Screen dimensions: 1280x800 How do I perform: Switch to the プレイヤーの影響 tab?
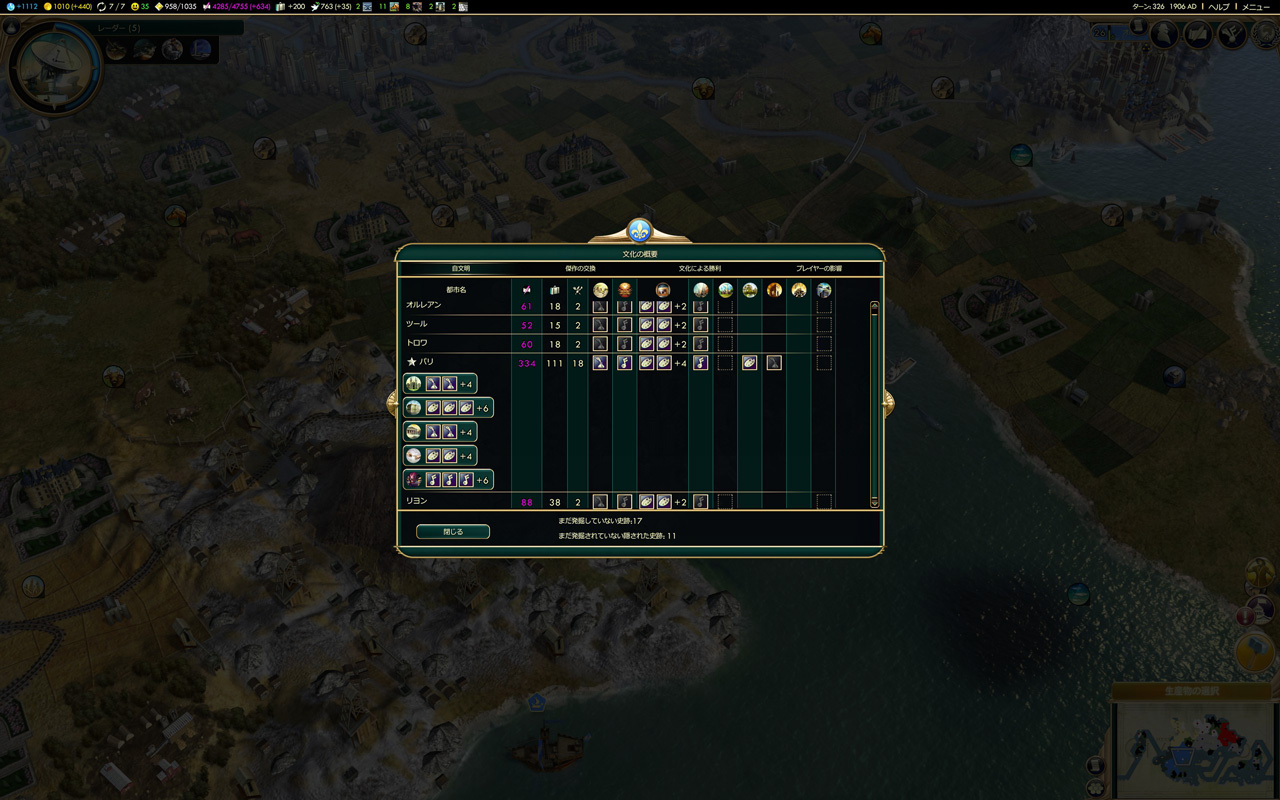[x=819, y=269]
